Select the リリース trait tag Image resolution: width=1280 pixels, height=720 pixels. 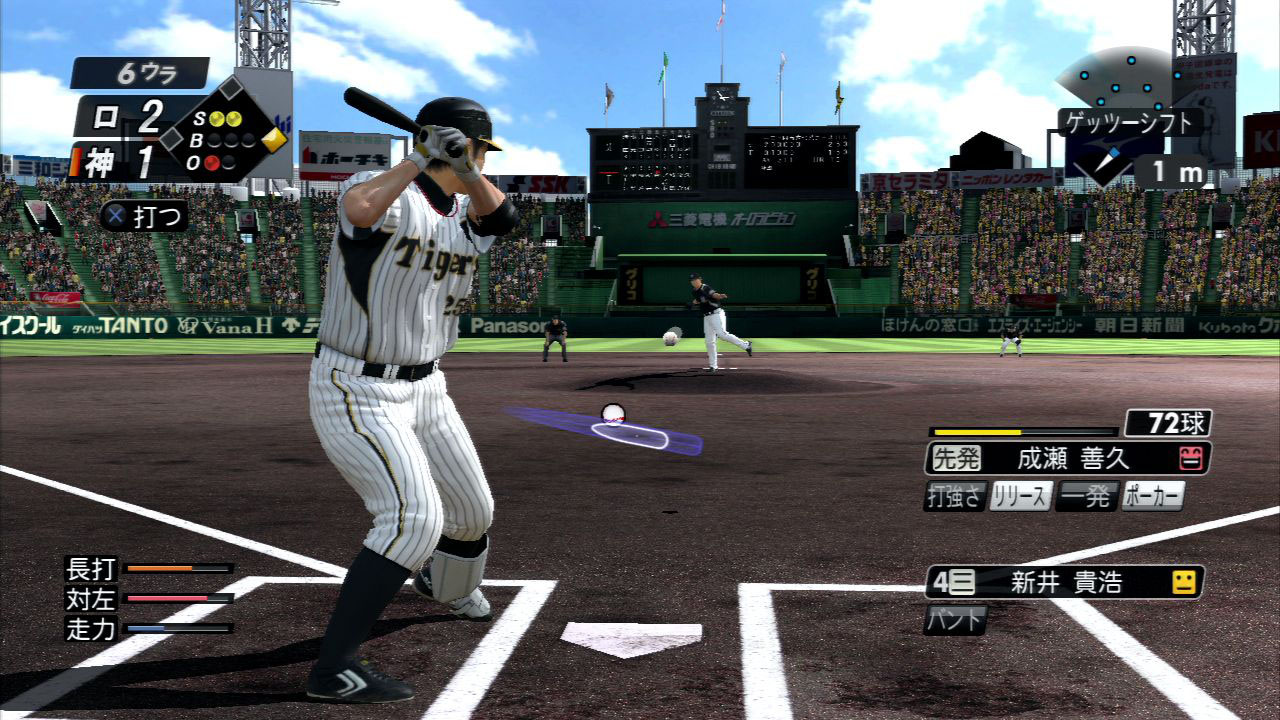pyautogui.click(x=1020, y=496)
